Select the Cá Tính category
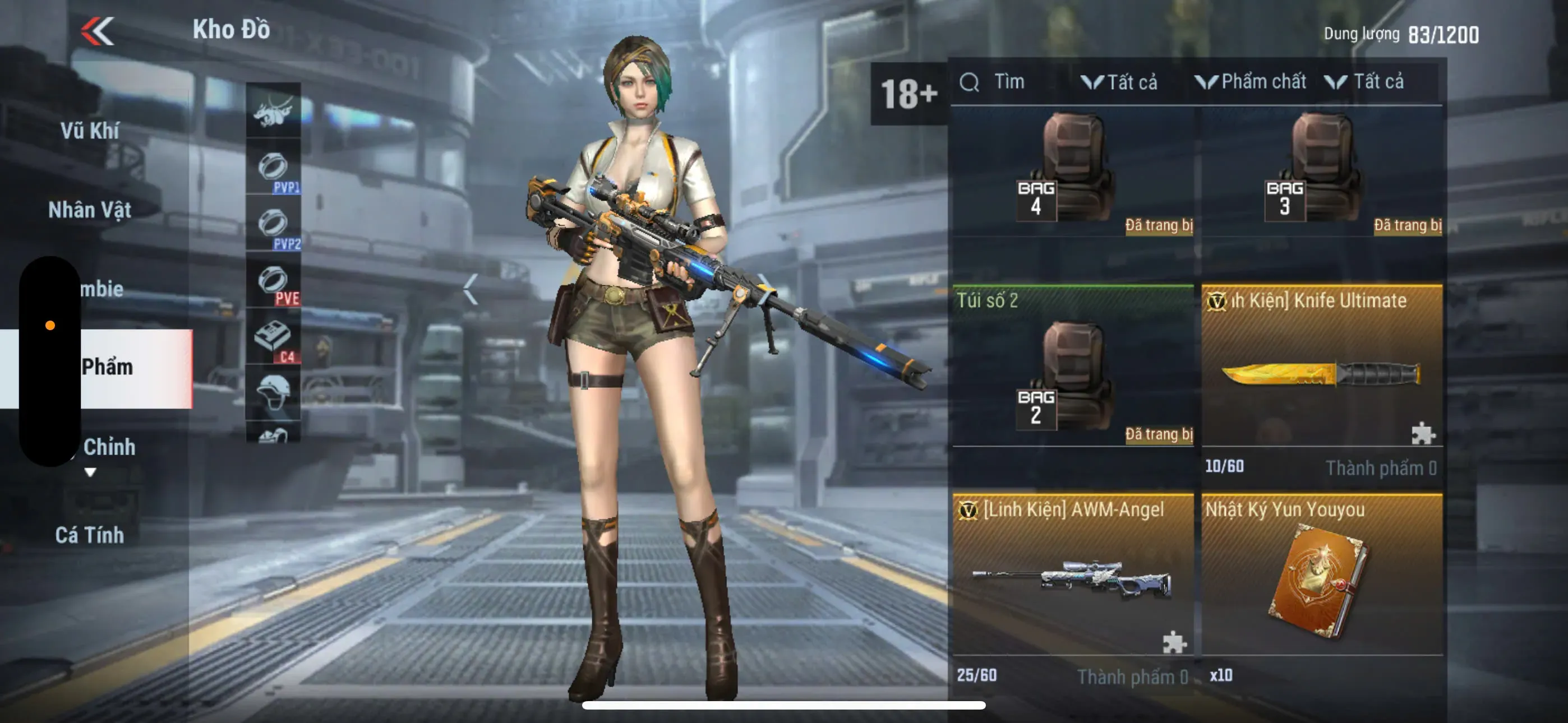 [90, 535]
